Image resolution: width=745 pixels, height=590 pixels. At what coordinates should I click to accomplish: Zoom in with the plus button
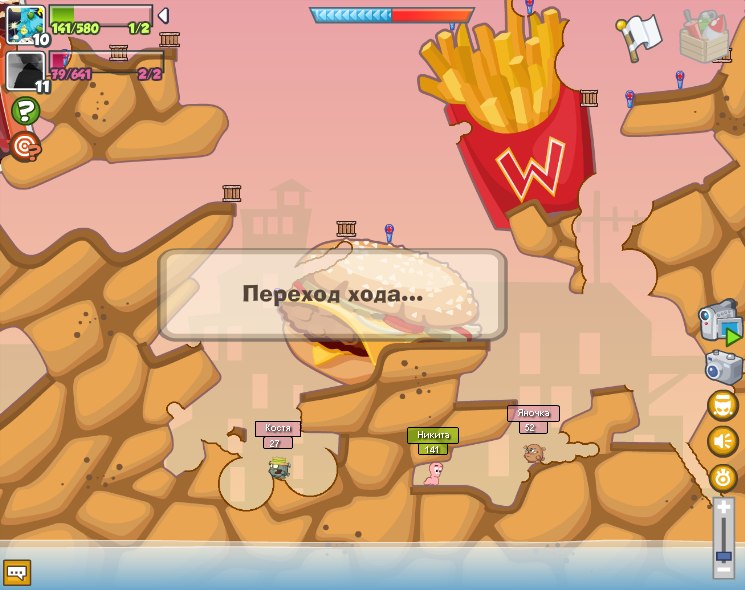(x=723, y=509)
